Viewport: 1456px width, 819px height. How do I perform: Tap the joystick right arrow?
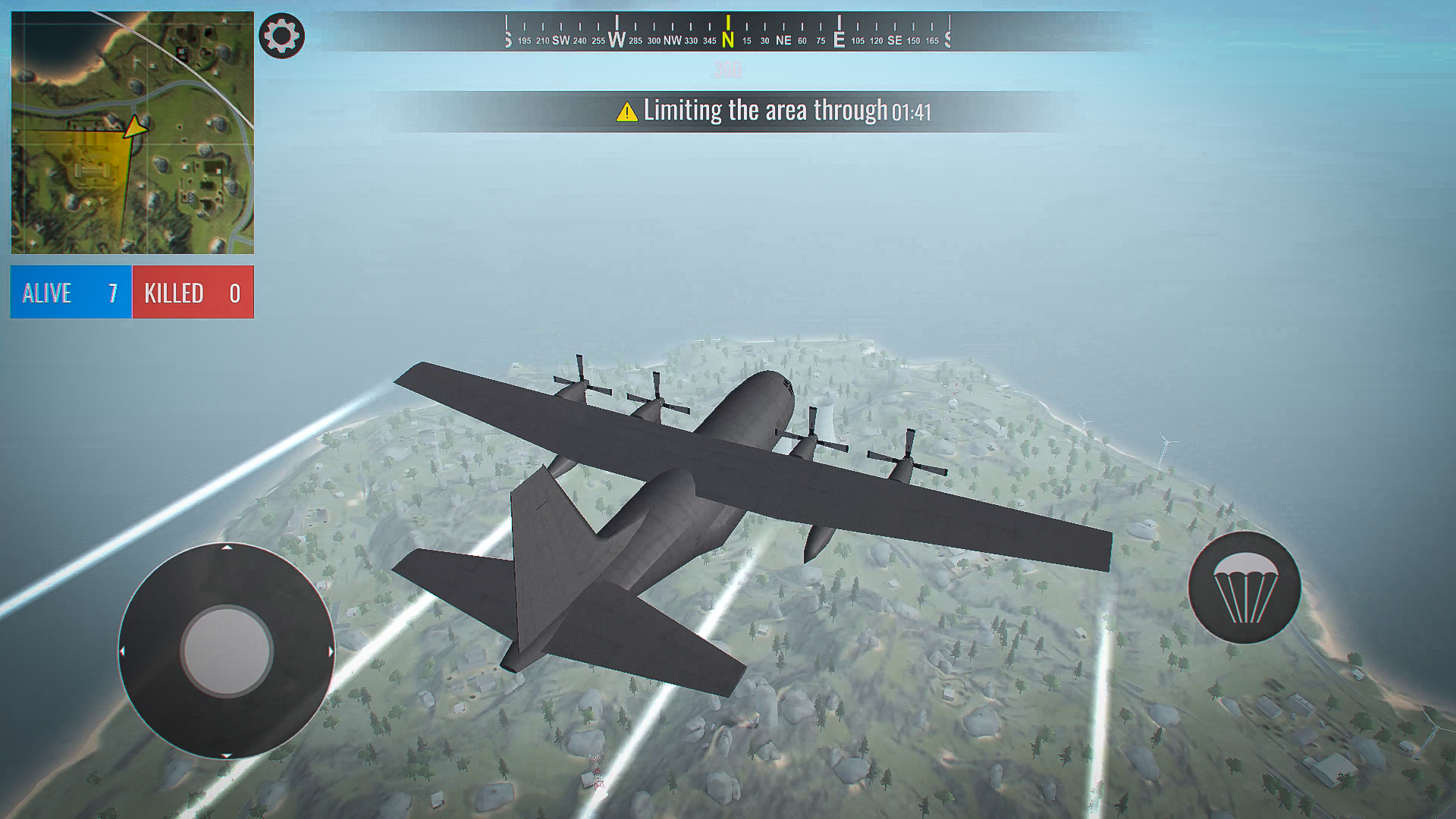[x=331, y=650]
